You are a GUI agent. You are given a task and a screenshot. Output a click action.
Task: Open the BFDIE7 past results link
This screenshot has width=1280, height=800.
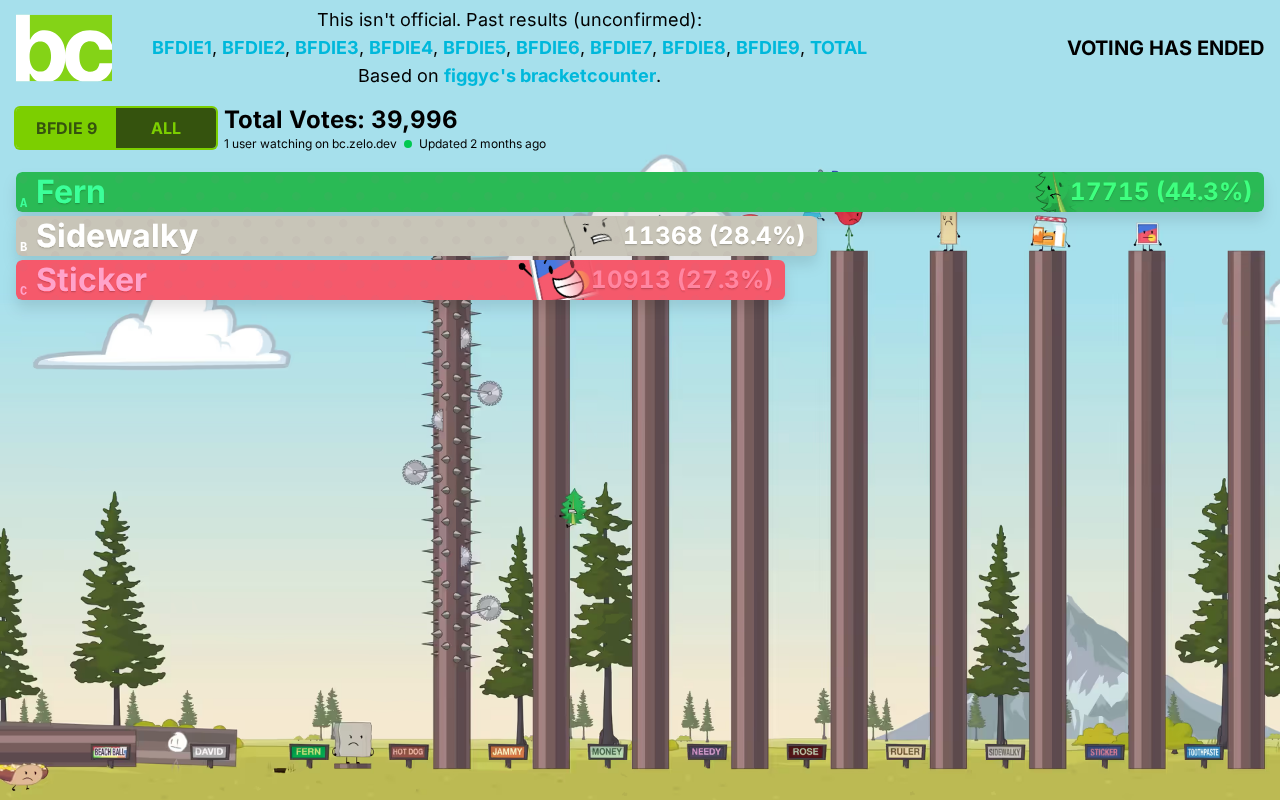pyautogui.click(x=620, y=48)
